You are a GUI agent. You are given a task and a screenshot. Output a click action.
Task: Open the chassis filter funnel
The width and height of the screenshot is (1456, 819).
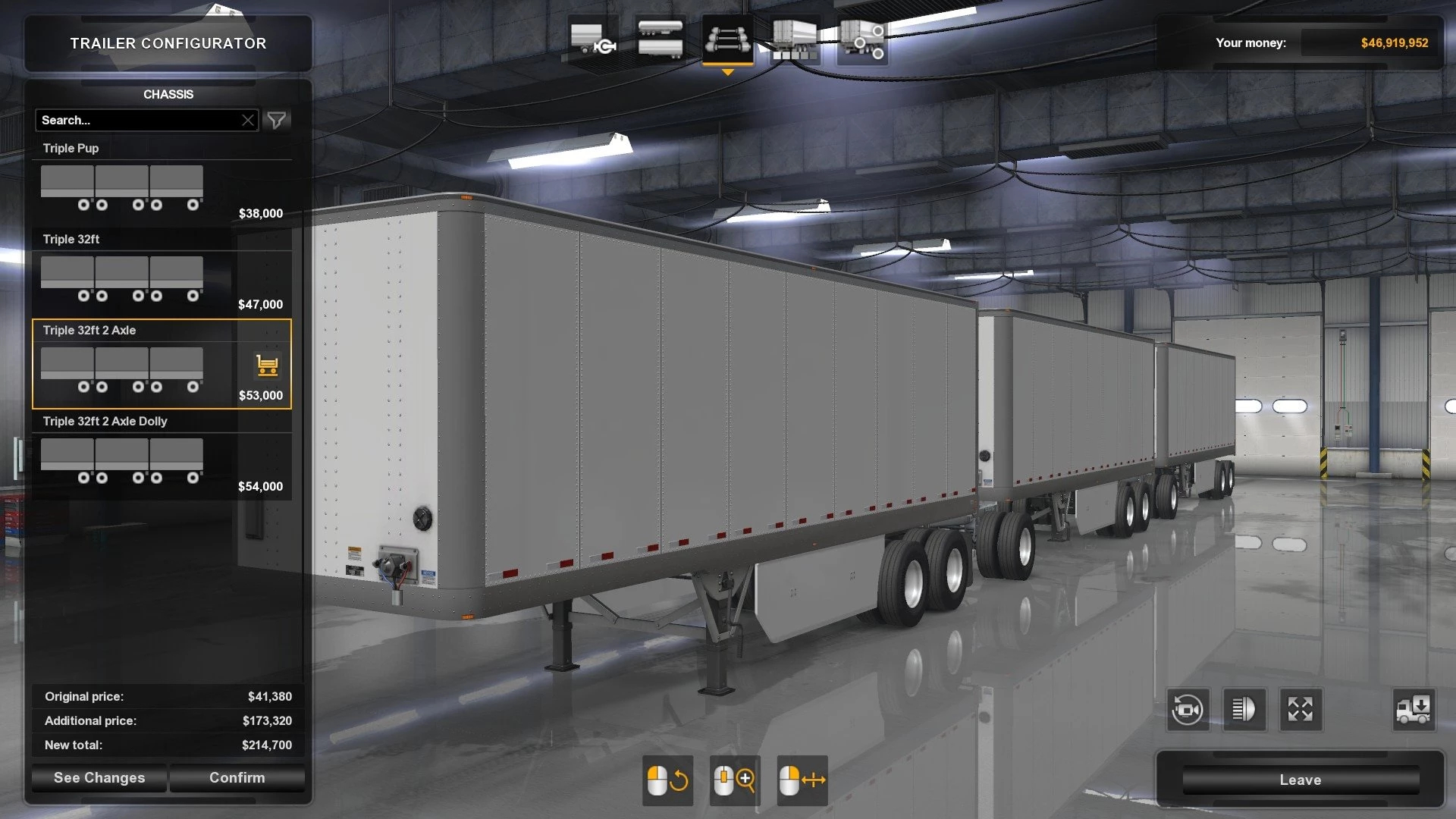(277, 121)
